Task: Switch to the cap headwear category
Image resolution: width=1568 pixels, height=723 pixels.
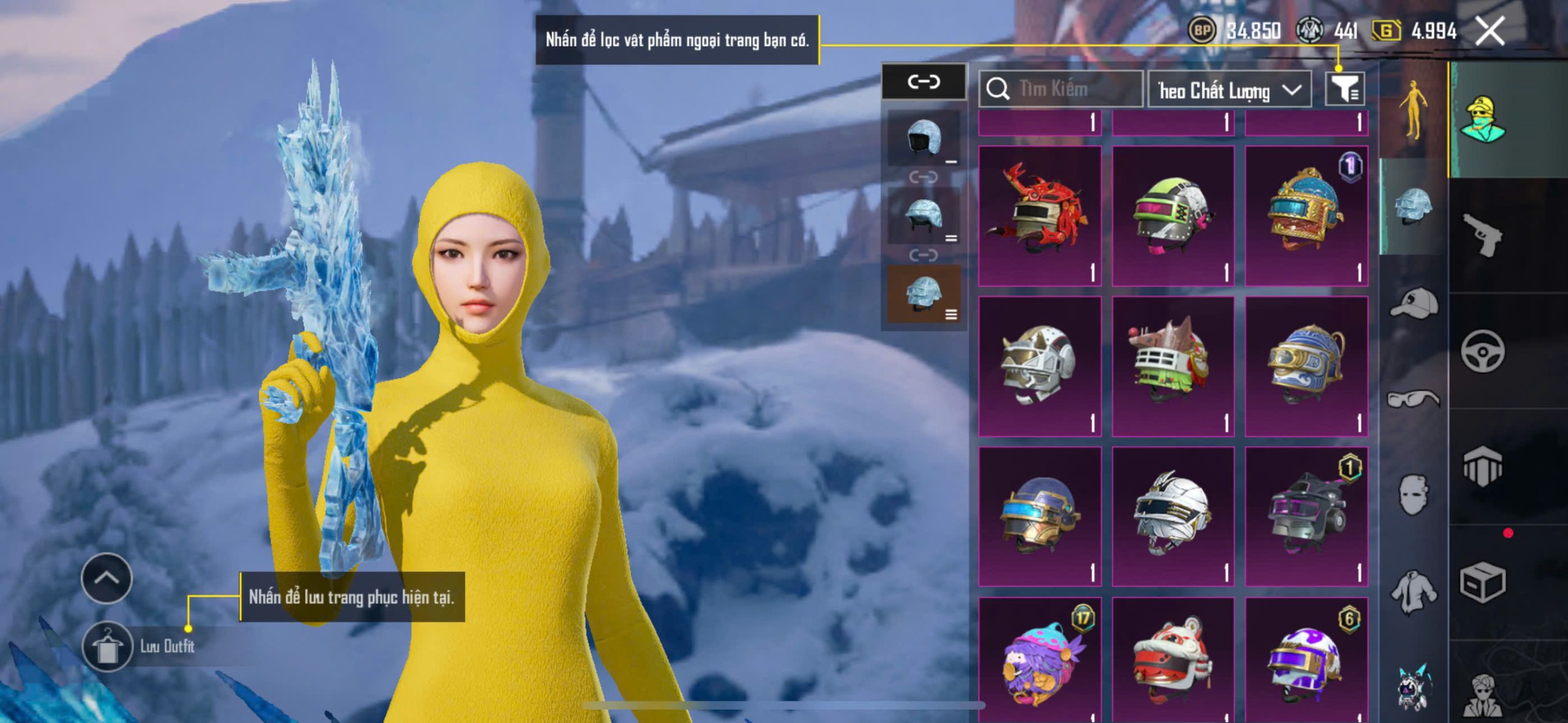Action: (1414, 304)
